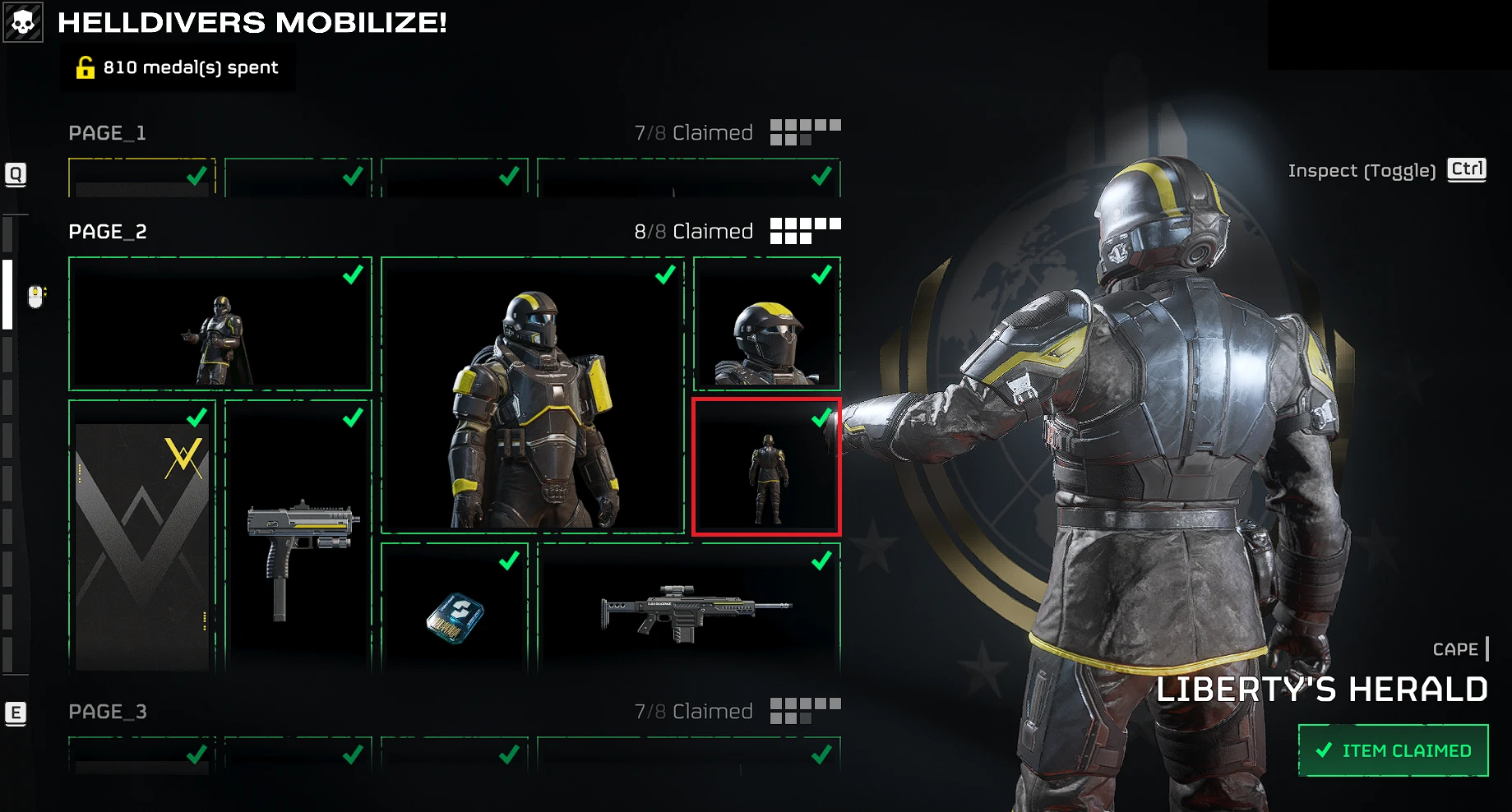Select the yellow-striped helmet tile
Viewport: 1512px width, 812px height.
[x=766, y=324]
